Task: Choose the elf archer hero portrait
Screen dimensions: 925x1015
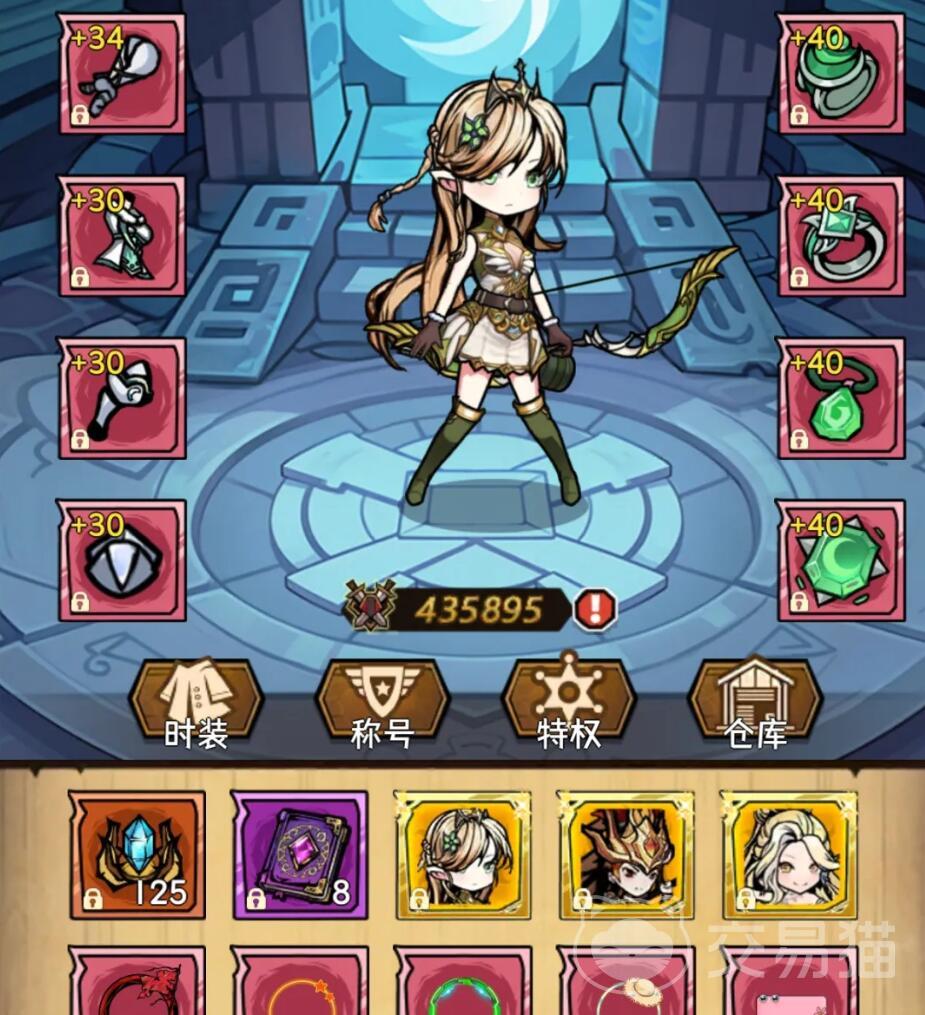Action: (x=463, y=854)
